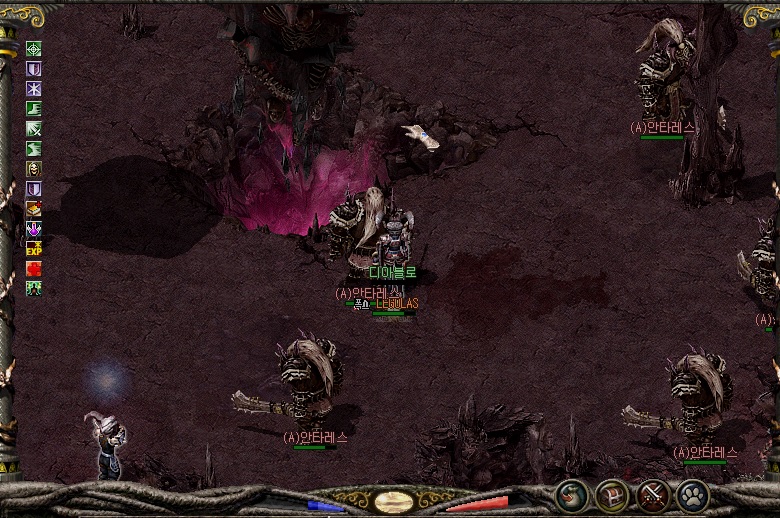The width and height of the screenshot is (780, 518).
Task: Select the hooded skull buff icon
Action: coord(34,168)
